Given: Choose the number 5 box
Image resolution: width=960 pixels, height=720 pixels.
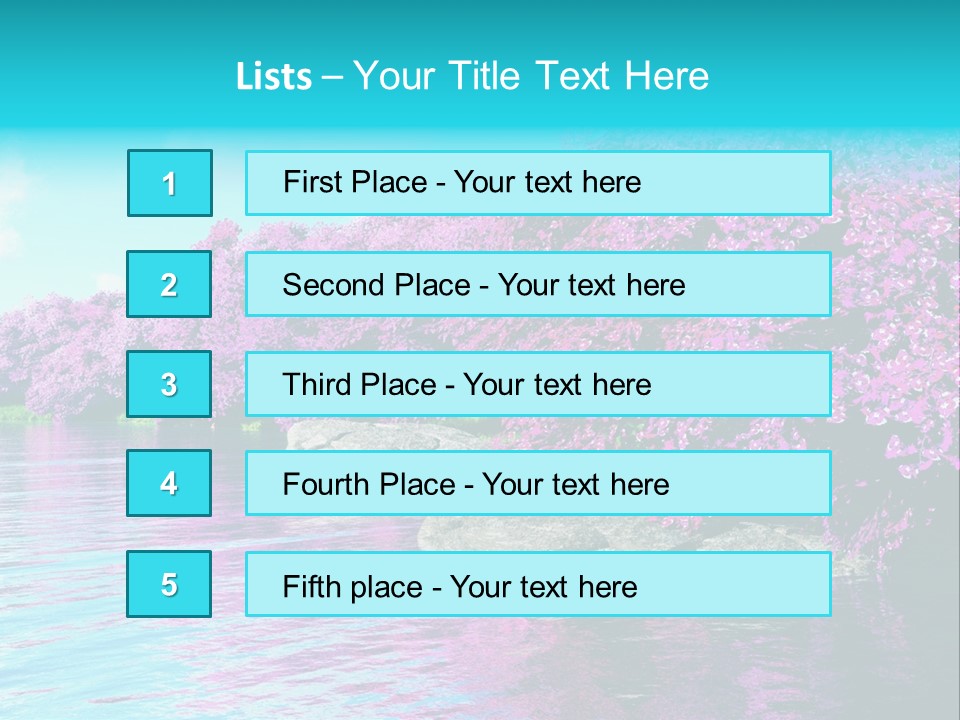Looking at the screenshot, I should (169, 584).
